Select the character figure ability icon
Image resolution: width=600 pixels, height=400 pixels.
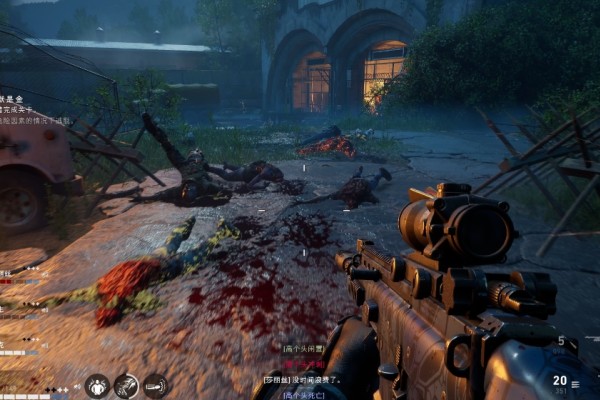[98, 385]
